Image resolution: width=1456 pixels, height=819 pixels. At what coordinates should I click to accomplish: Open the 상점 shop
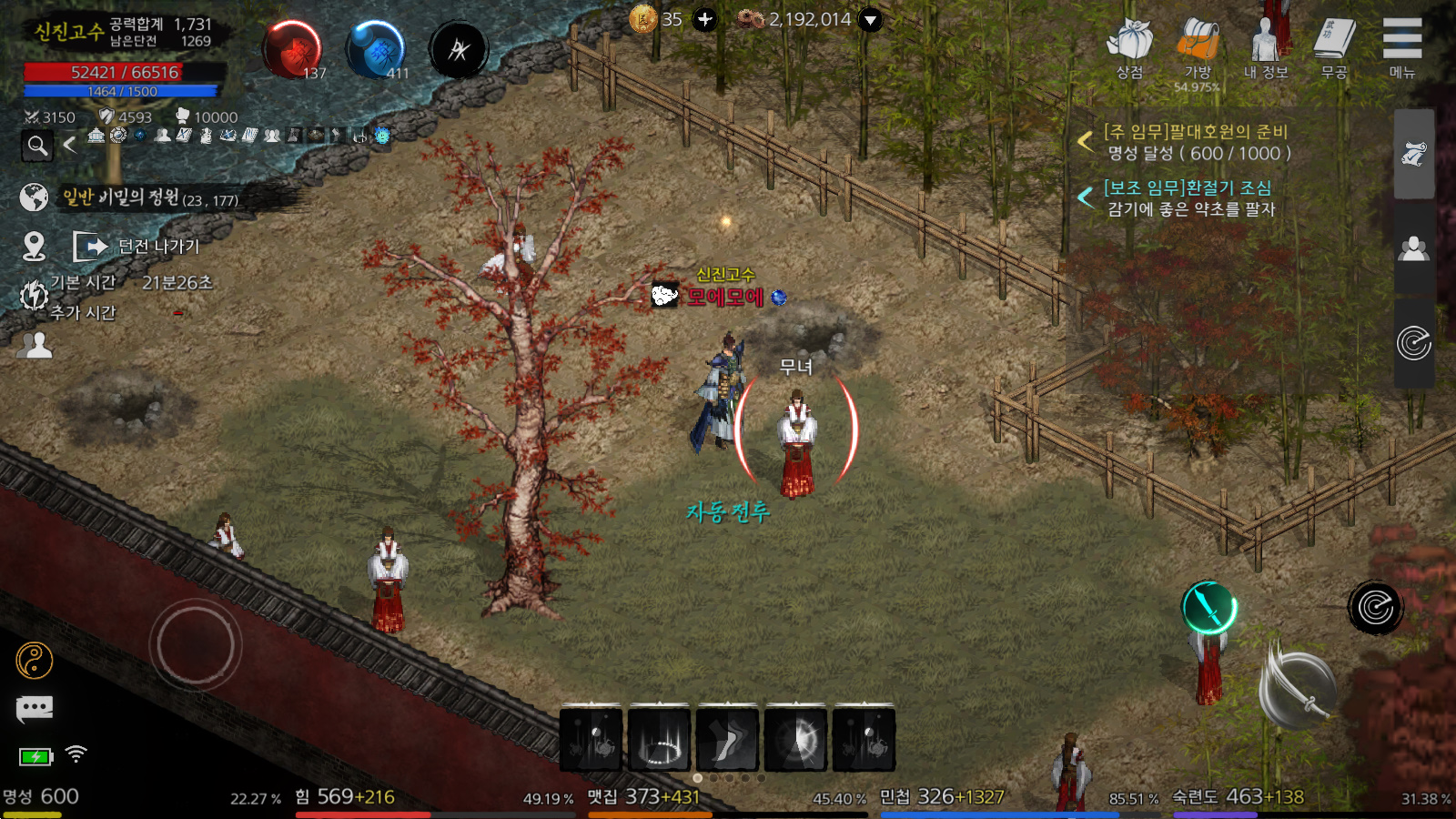click(1129, 47)
